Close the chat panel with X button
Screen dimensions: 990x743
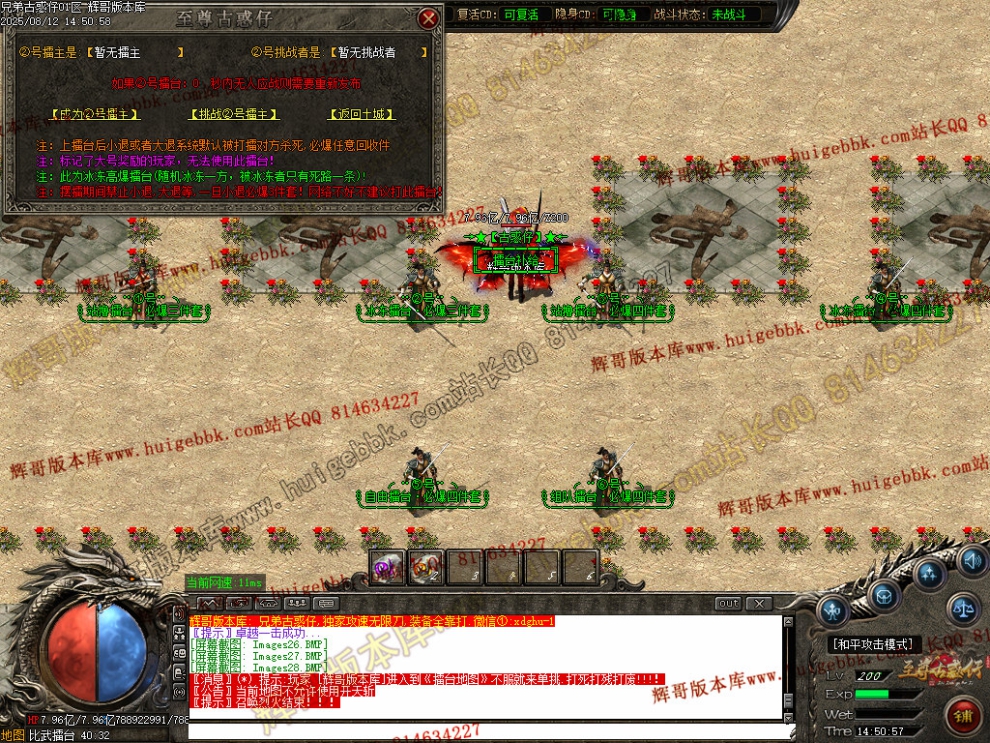759,603
